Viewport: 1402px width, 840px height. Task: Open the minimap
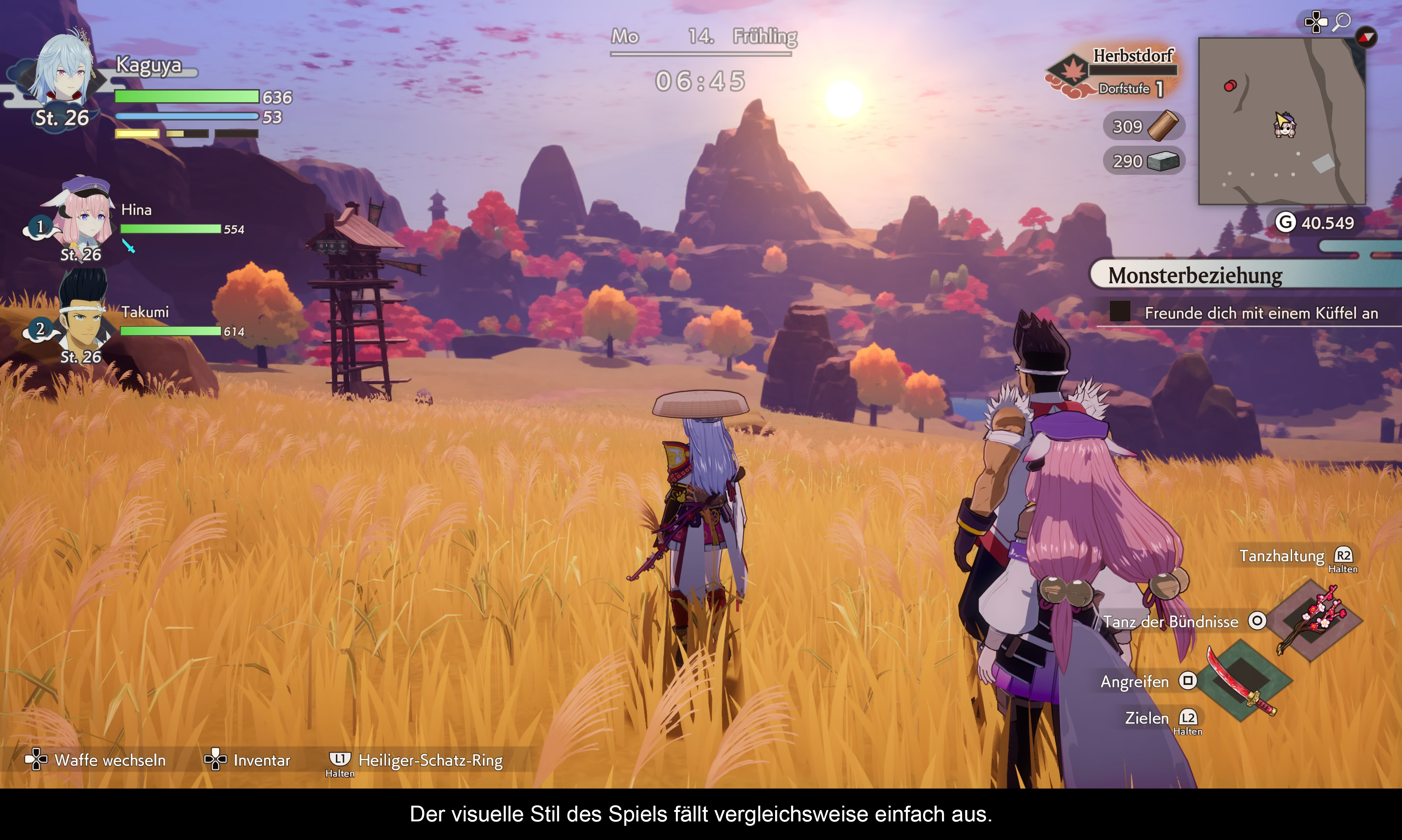click(1282, 121)
